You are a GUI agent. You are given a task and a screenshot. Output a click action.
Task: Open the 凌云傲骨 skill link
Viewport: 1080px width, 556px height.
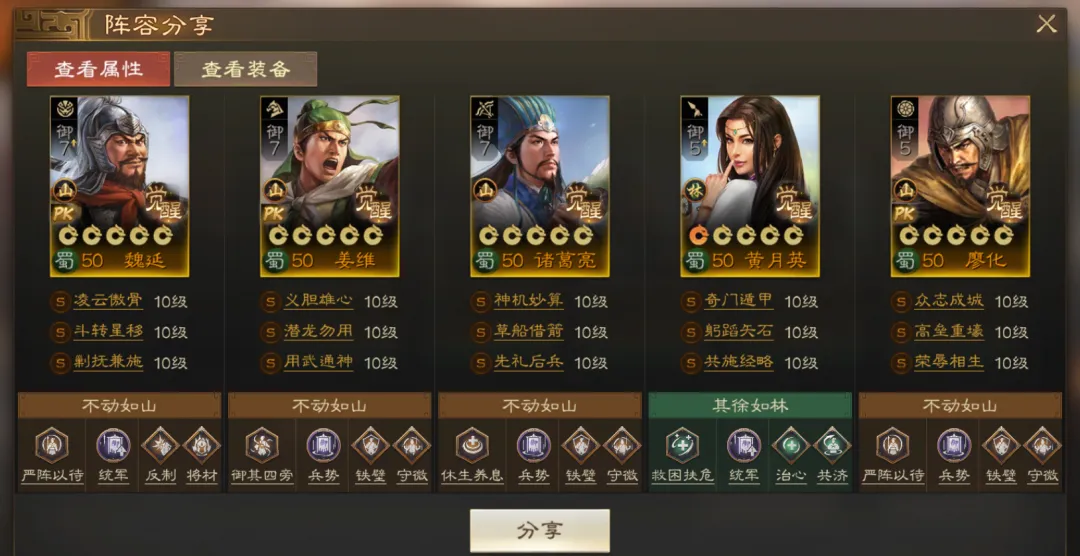[x=108, y=301]
